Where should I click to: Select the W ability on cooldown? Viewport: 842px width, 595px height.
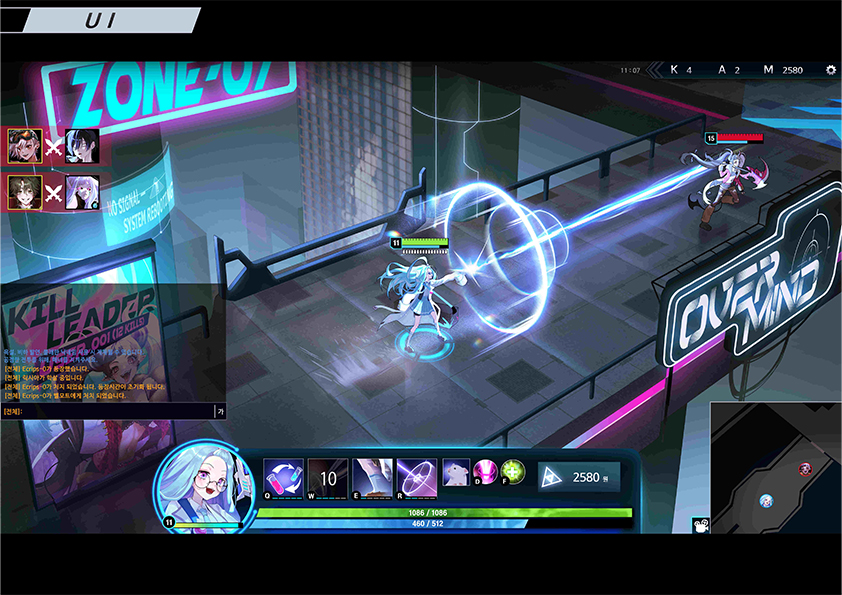(x=328, y=478)
